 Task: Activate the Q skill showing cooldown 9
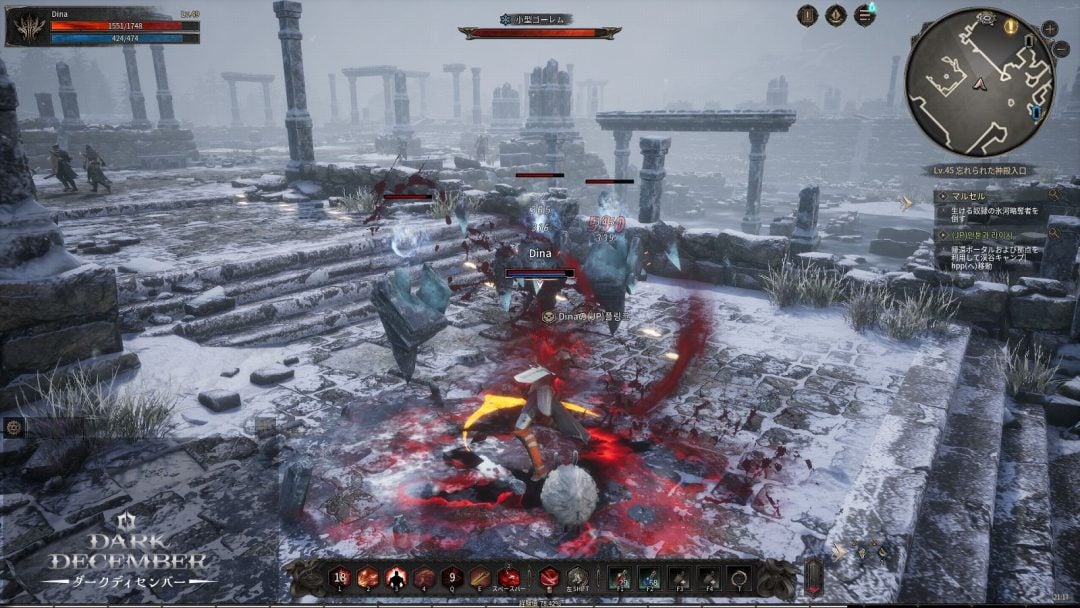[453, 578]
